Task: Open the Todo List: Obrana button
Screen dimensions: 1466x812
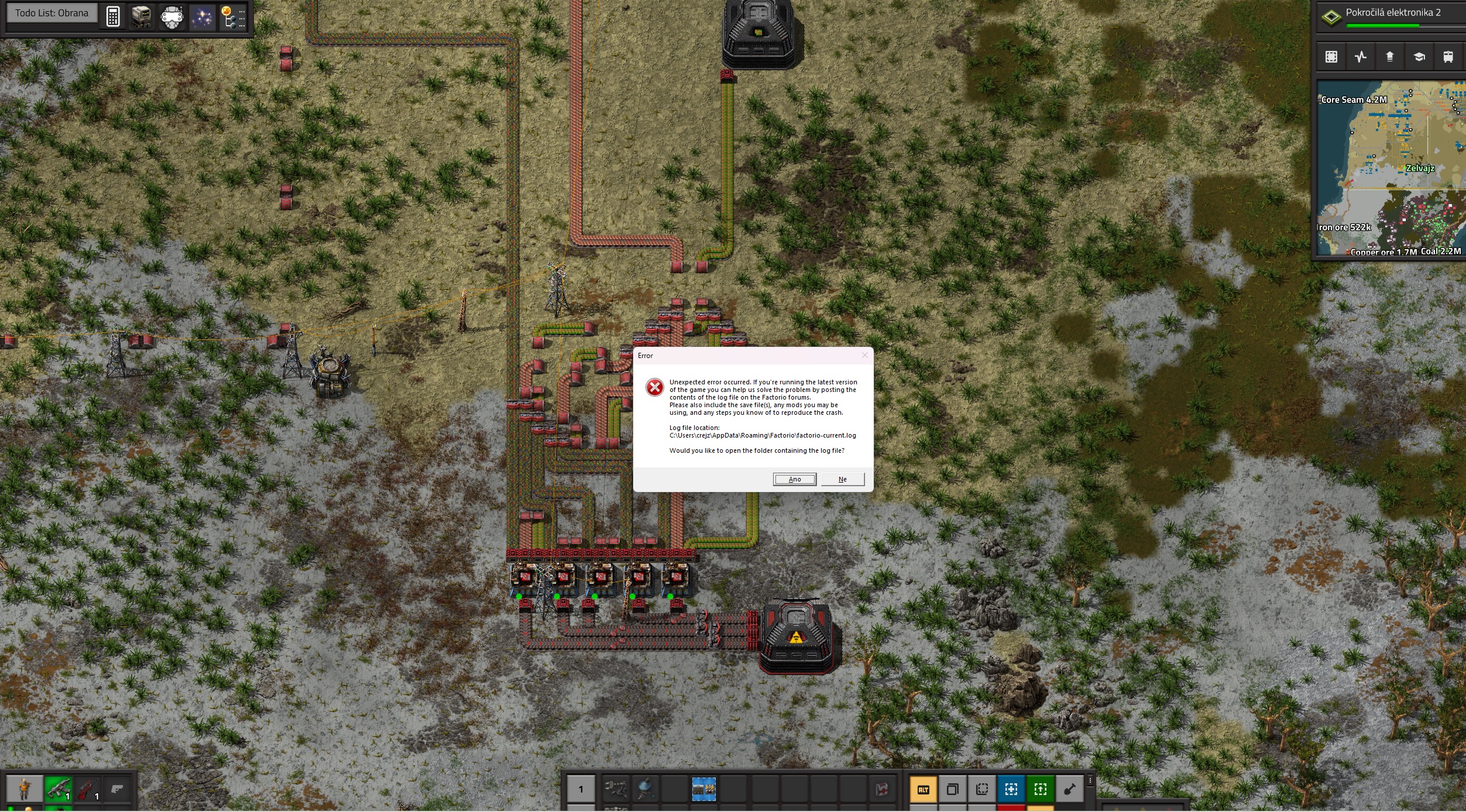Action: pyautogui.click(x=52, y=13)
